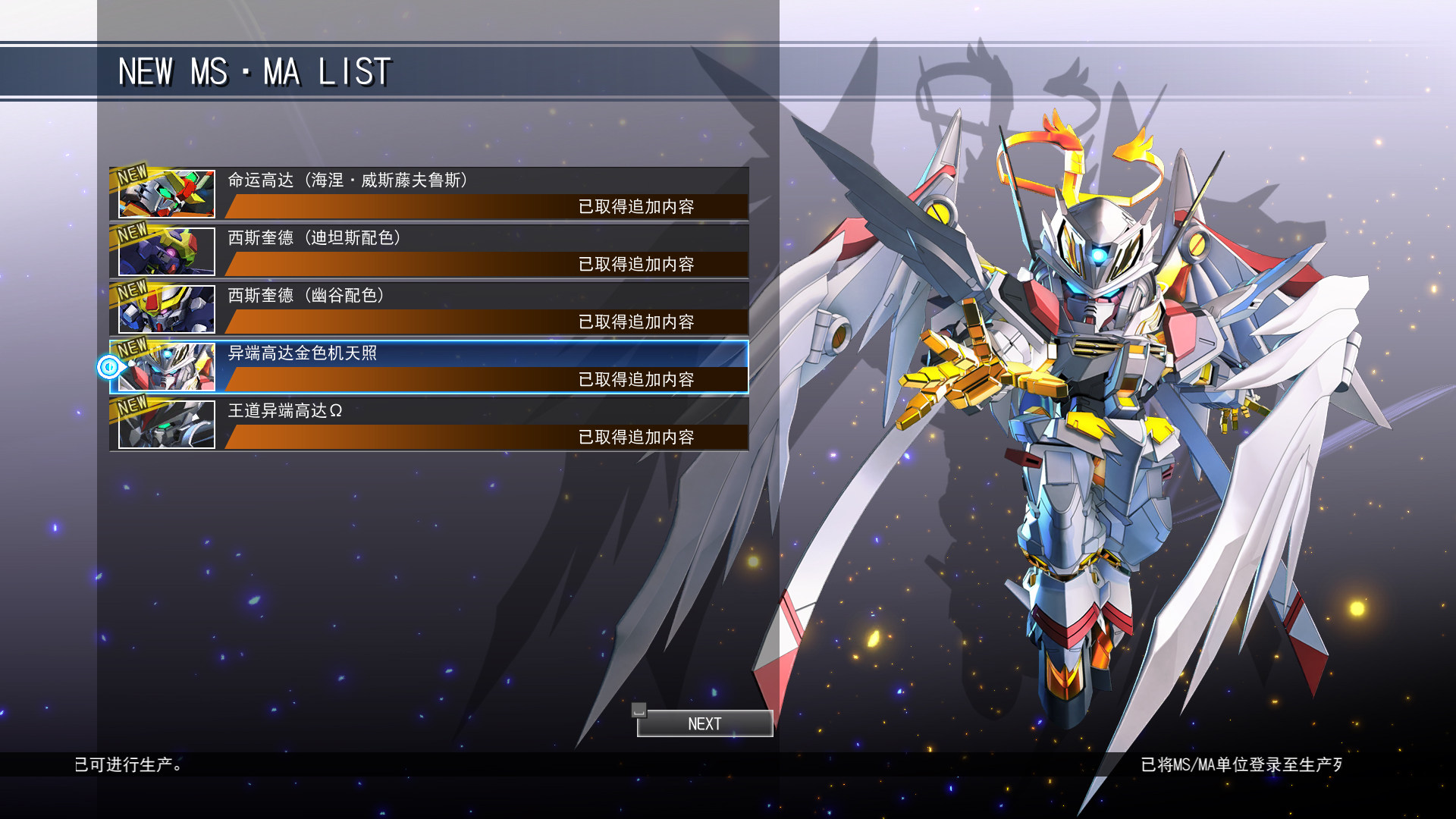
Task: Pick the 王道异端高达Ω entry
Action: (429, 425)
